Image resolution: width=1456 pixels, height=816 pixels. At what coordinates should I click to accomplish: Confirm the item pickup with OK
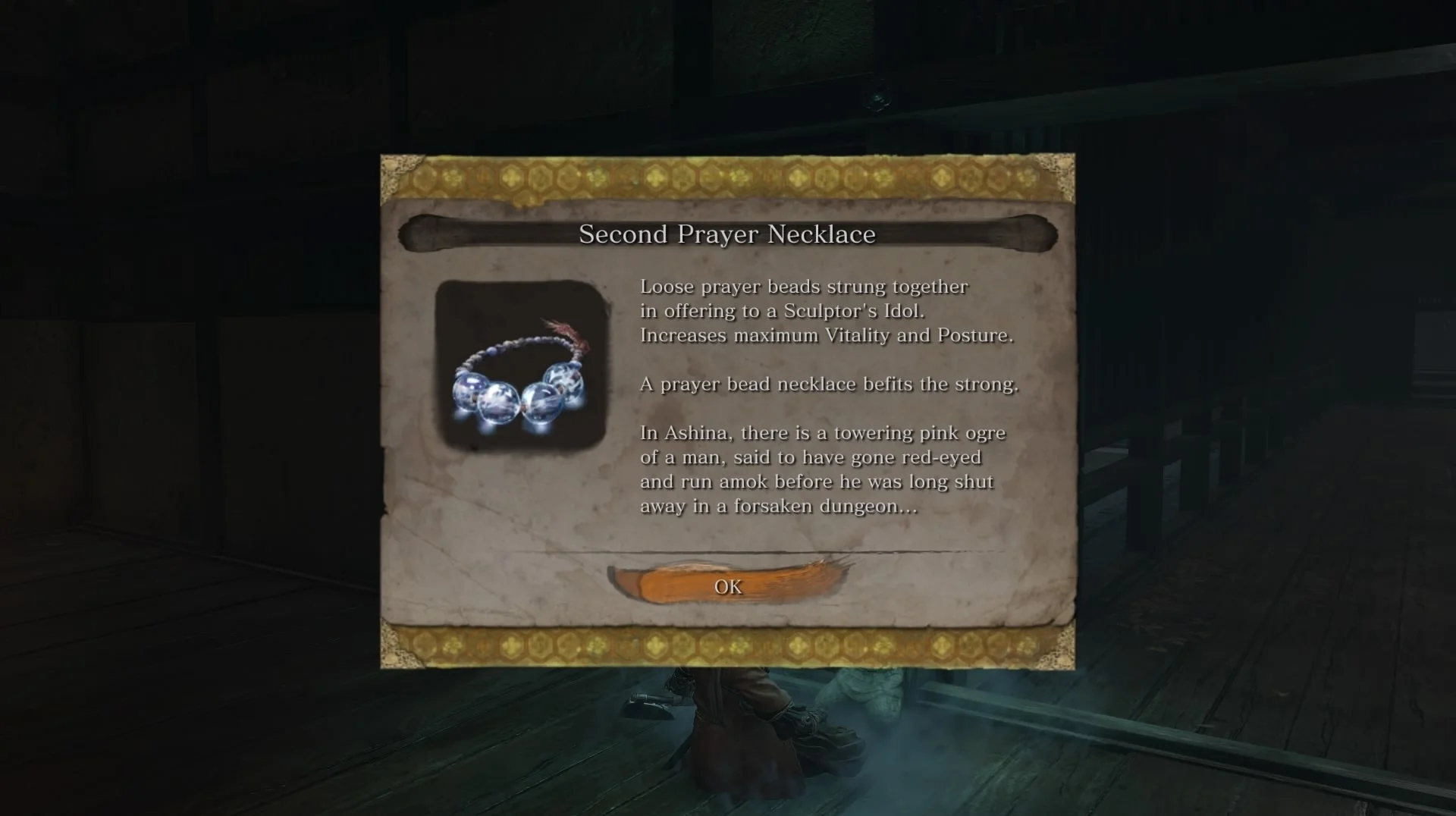pos(726,585)
